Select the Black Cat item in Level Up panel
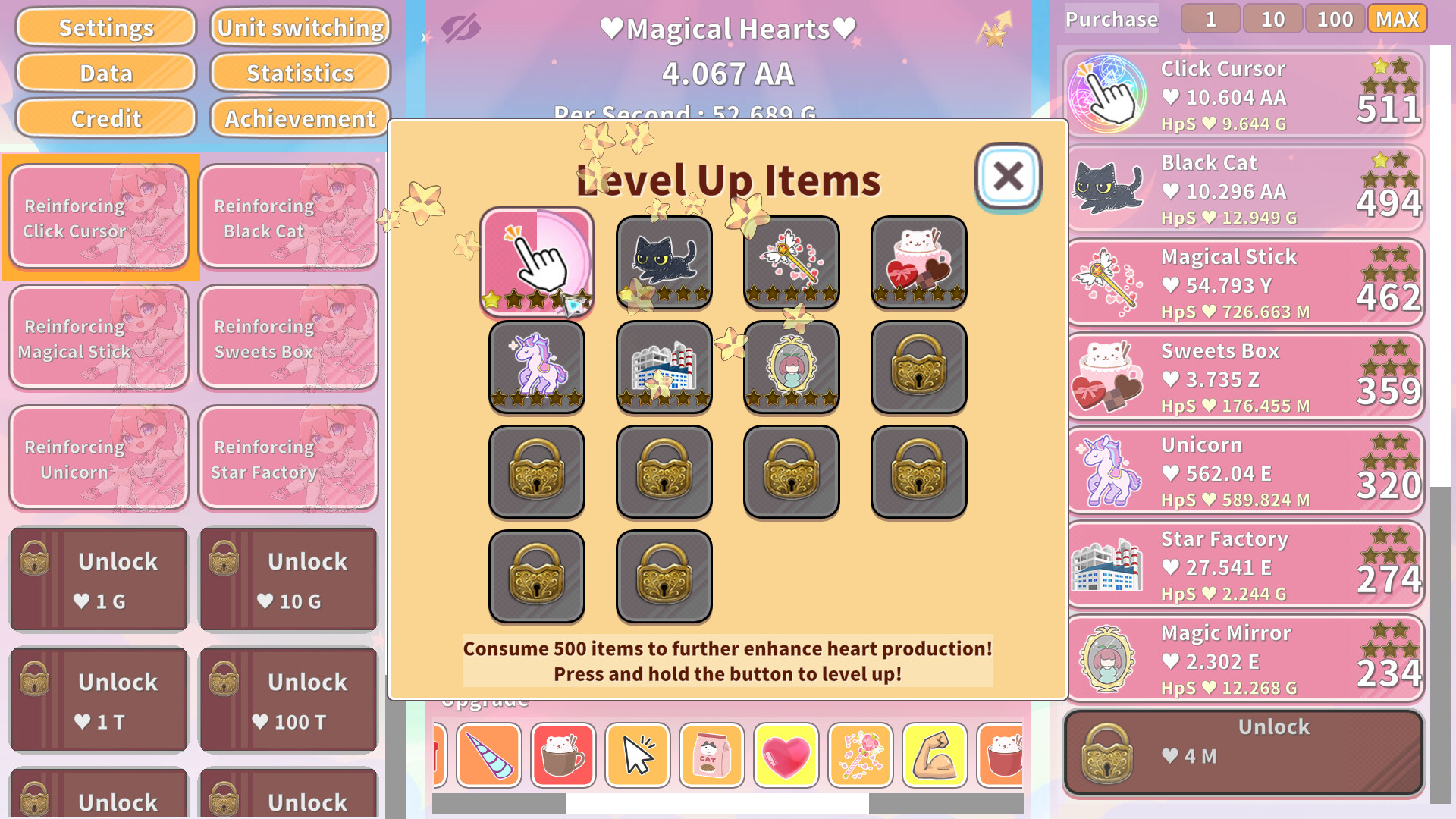1456x819 pixels. [x=664, y=262]
